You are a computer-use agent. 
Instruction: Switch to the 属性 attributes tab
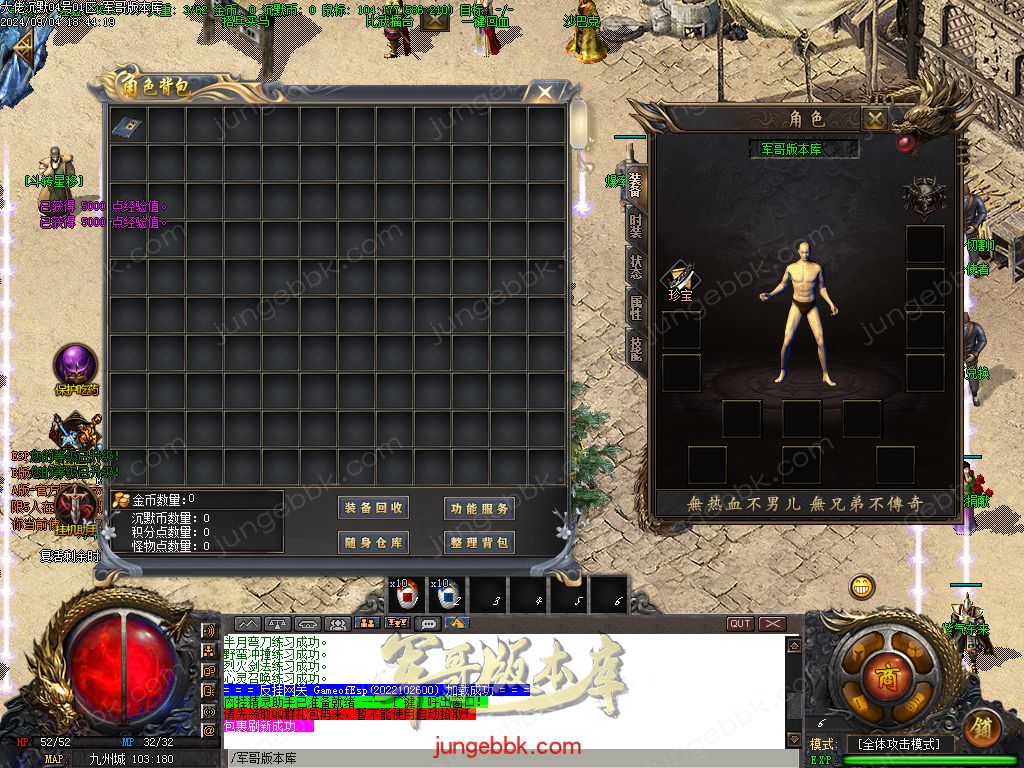tap(636, 307)
